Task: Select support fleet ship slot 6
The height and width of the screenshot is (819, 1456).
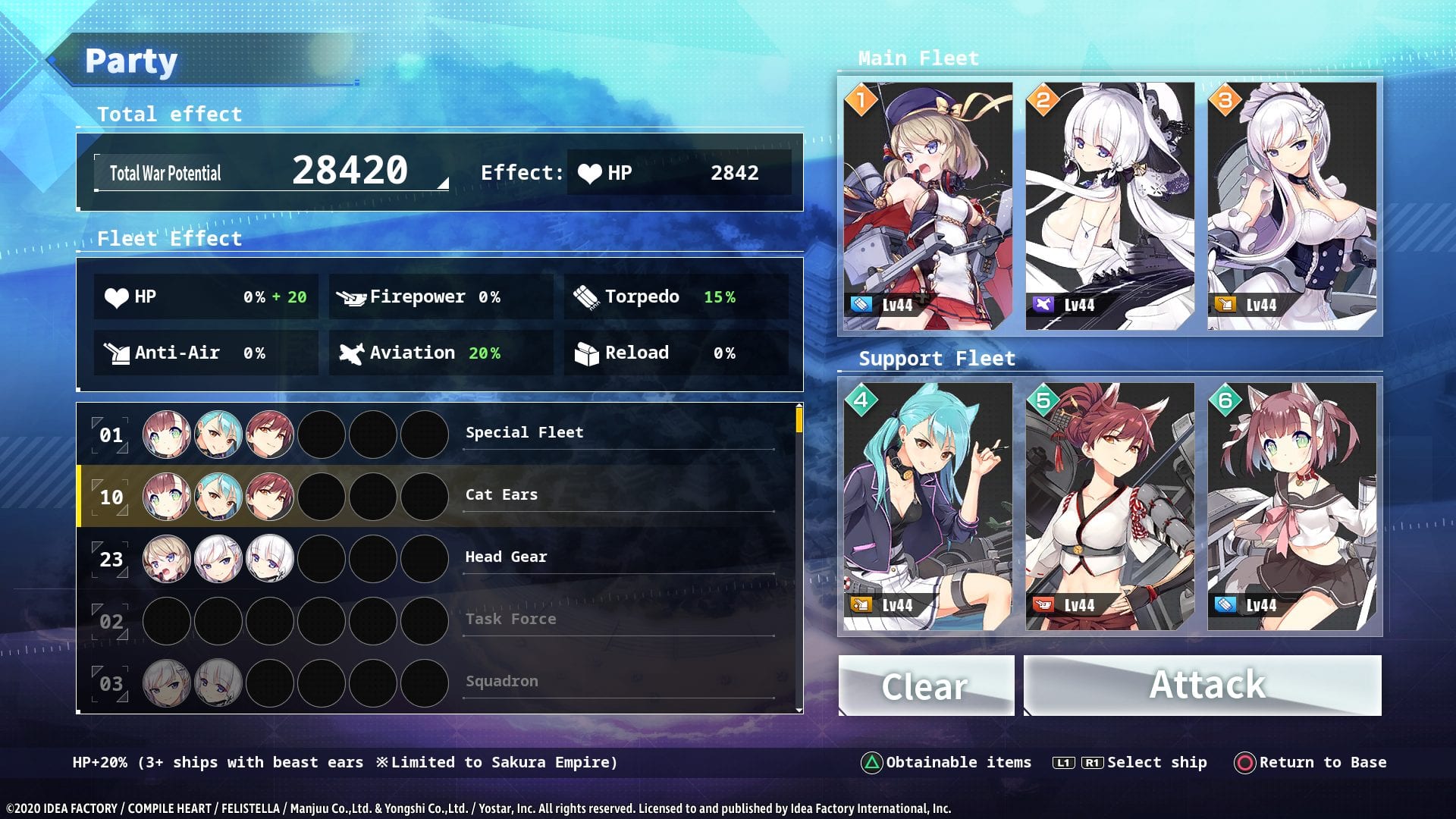Action: coord(1291,506)
